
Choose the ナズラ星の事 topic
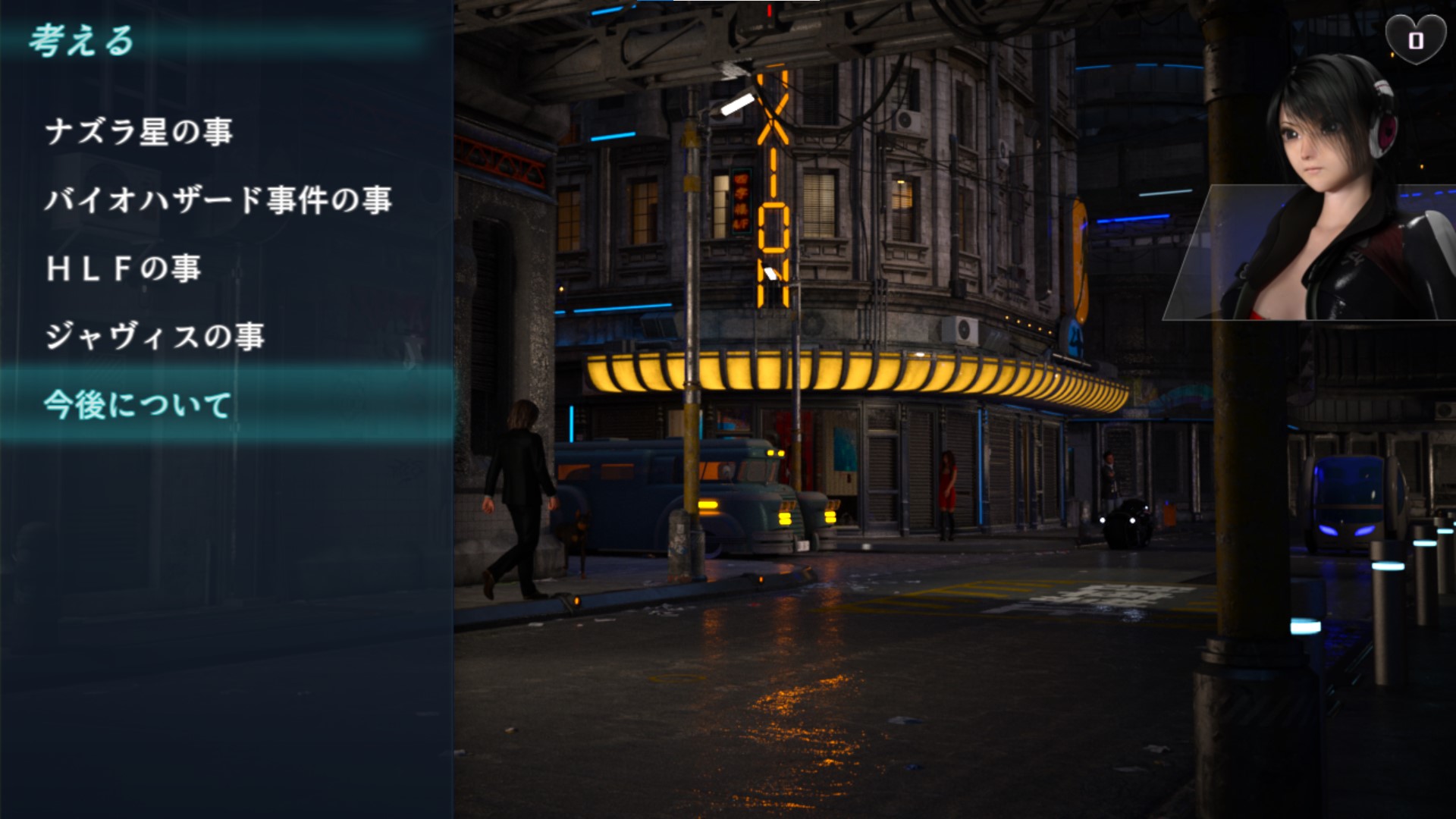click(139, 132)
